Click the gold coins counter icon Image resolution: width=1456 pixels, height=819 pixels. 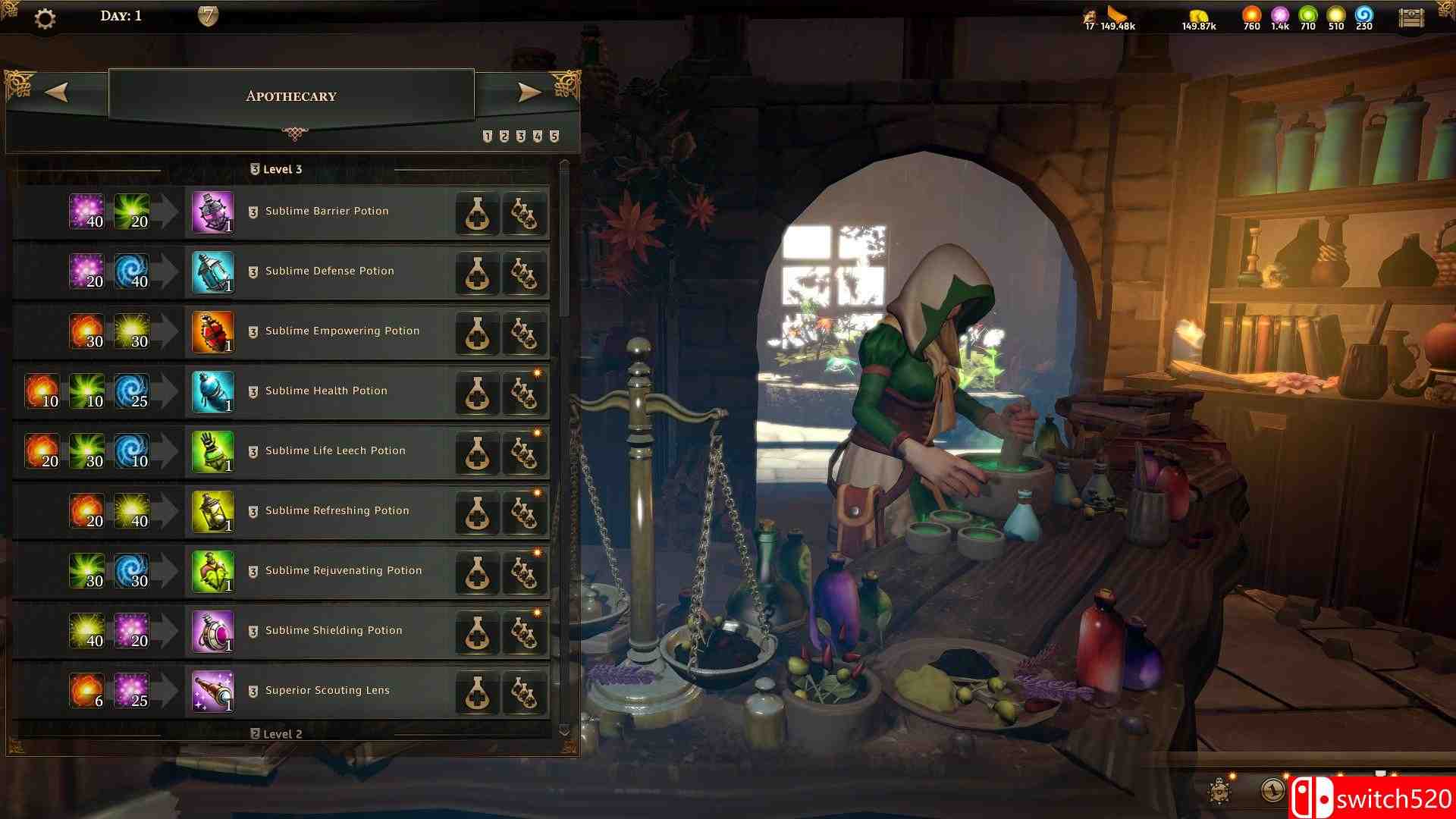[1199, 15]
